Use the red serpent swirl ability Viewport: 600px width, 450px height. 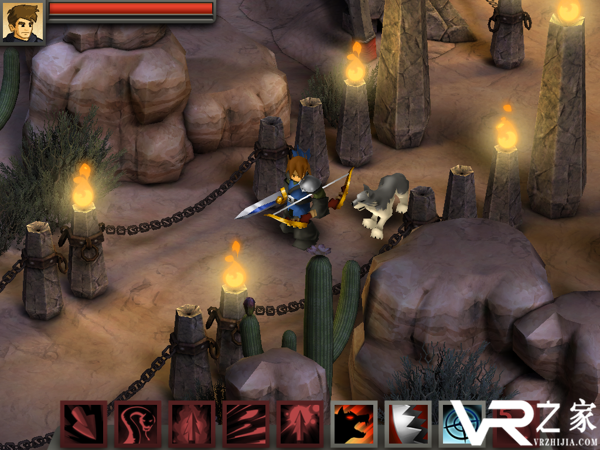click(137, 424)
